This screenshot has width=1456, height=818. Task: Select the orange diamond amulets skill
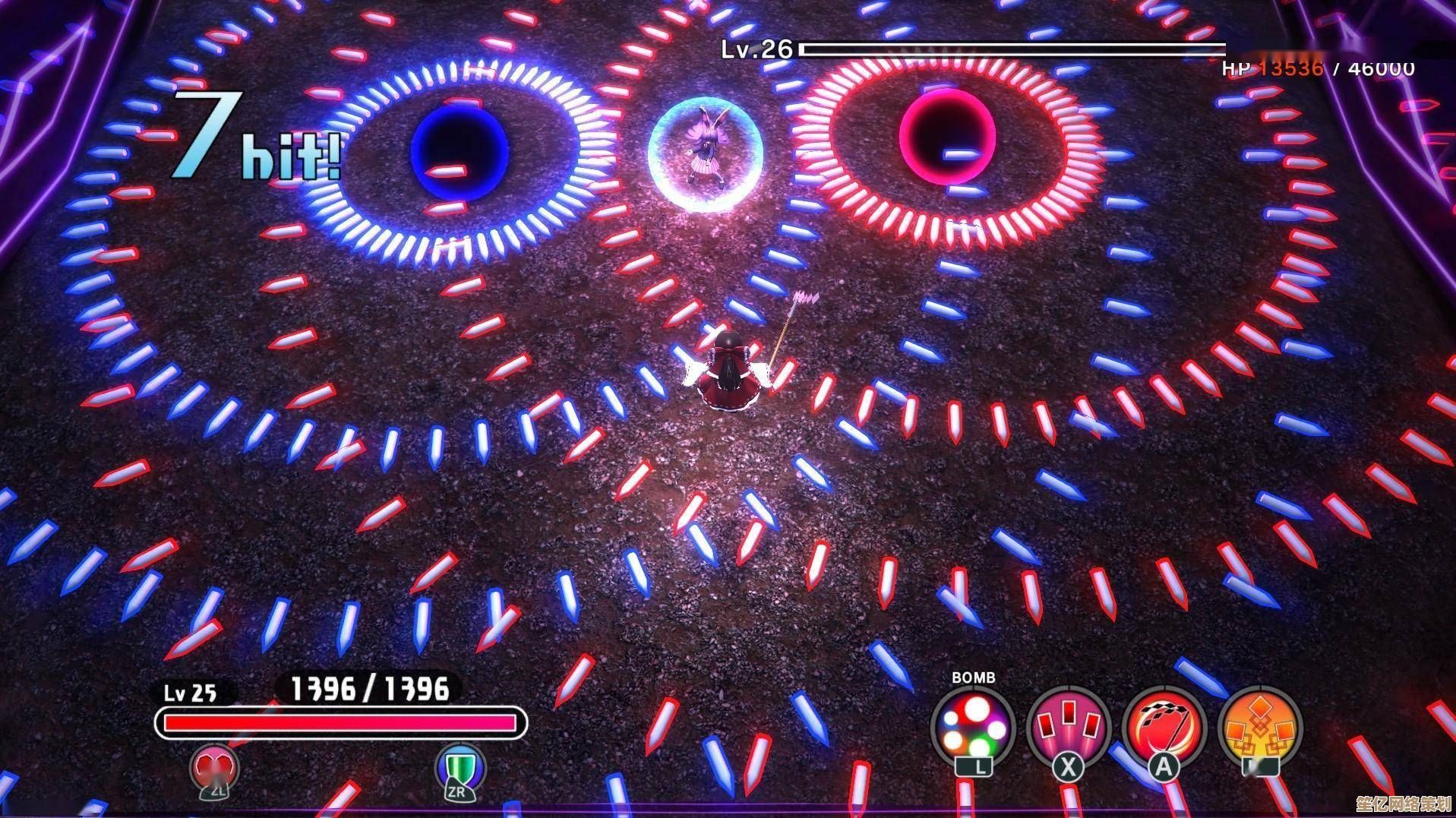click(1259, 728)
